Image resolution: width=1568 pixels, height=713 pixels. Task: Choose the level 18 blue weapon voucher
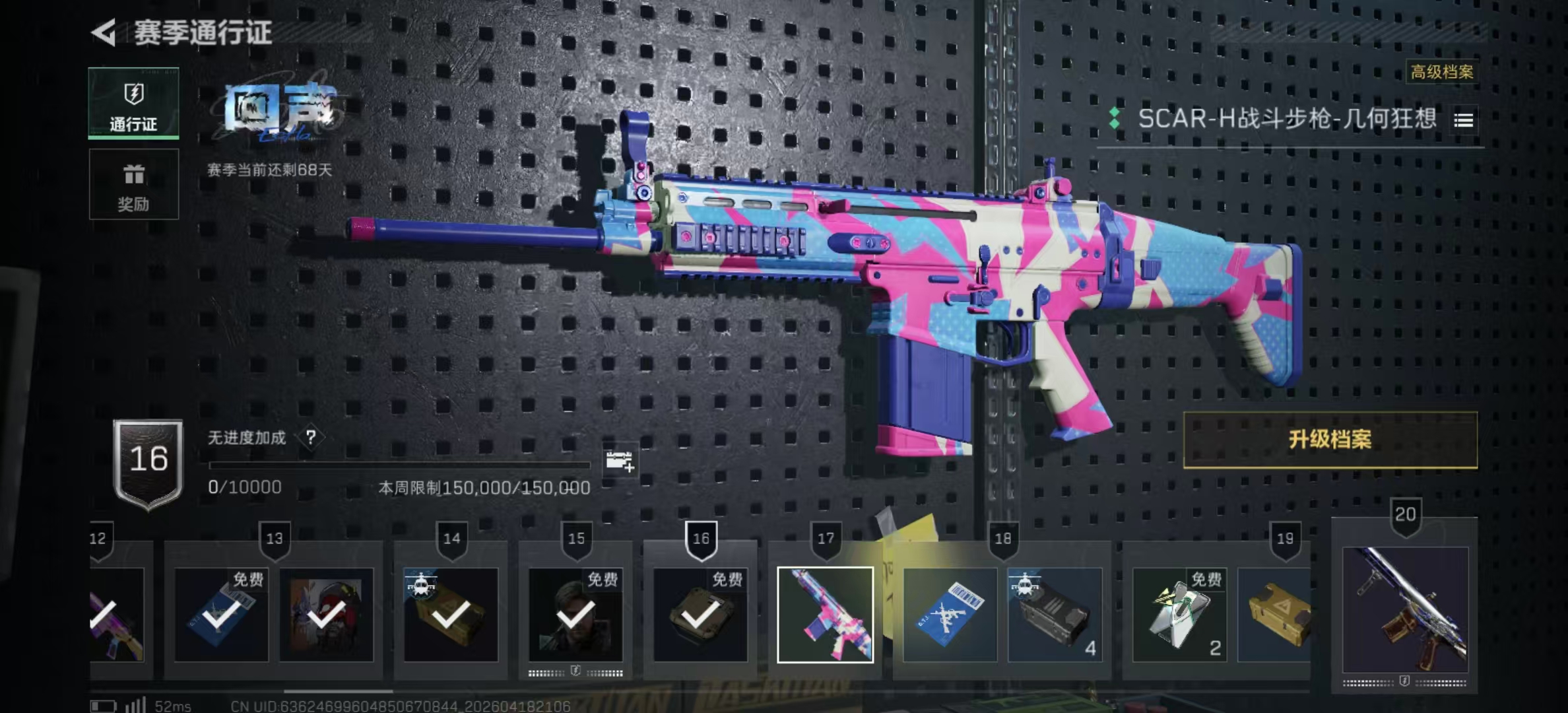point(950,615)
